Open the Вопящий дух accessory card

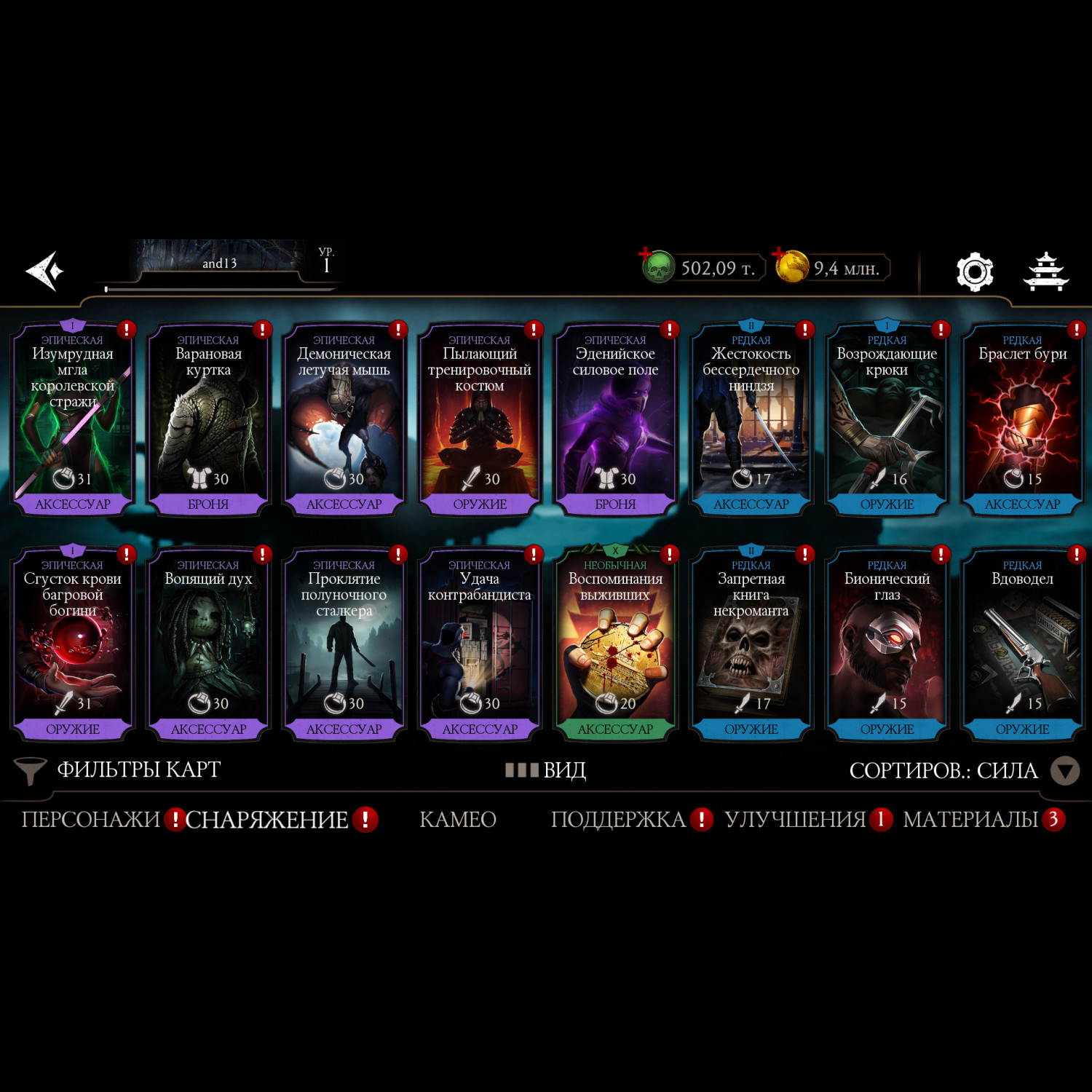pos(208,644)
